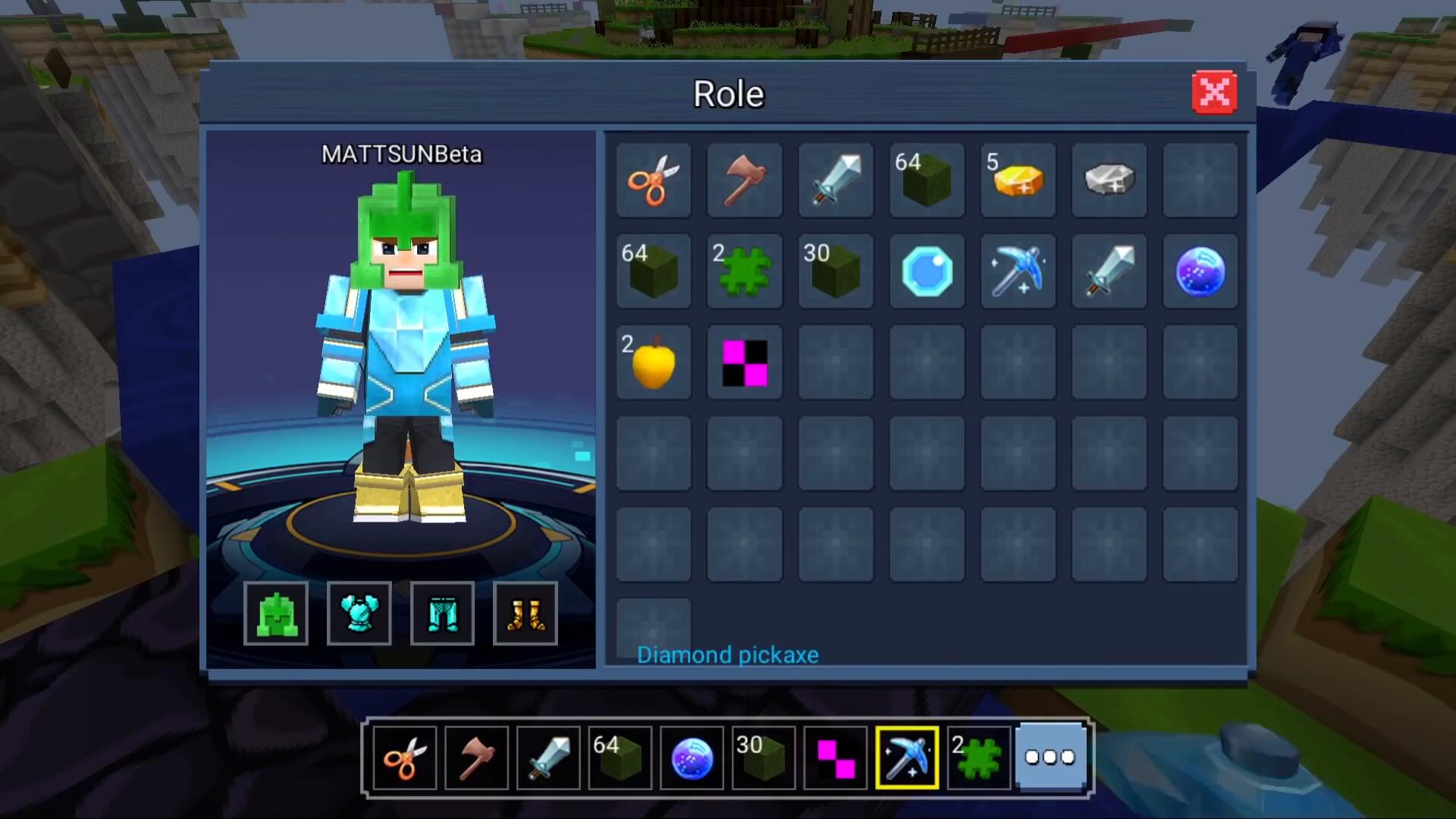
Task: Select the diamond leggings equipment slot
Action: (x=443, y=613)
